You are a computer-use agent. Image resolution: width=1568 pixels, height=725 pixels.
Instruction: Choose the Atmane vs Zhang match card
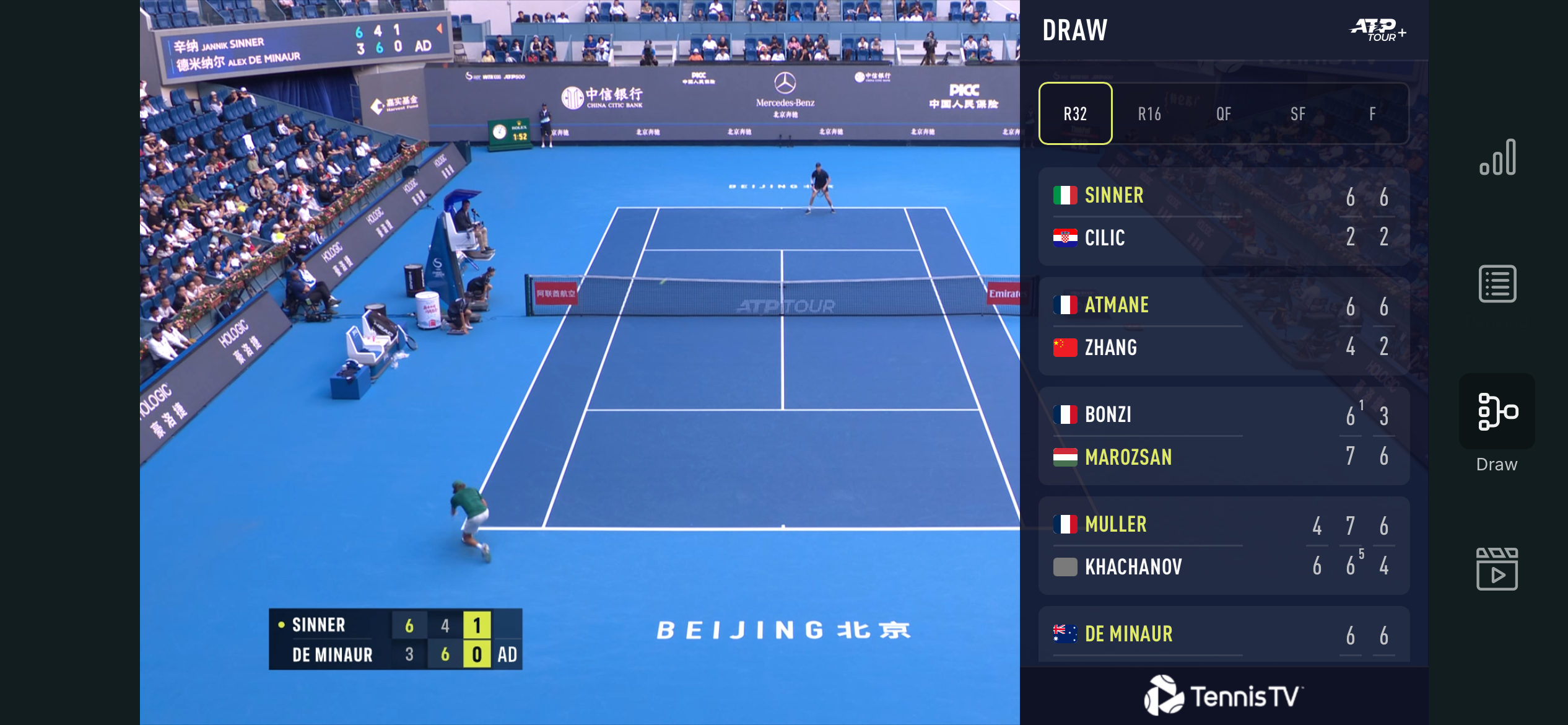(1224, 326)
